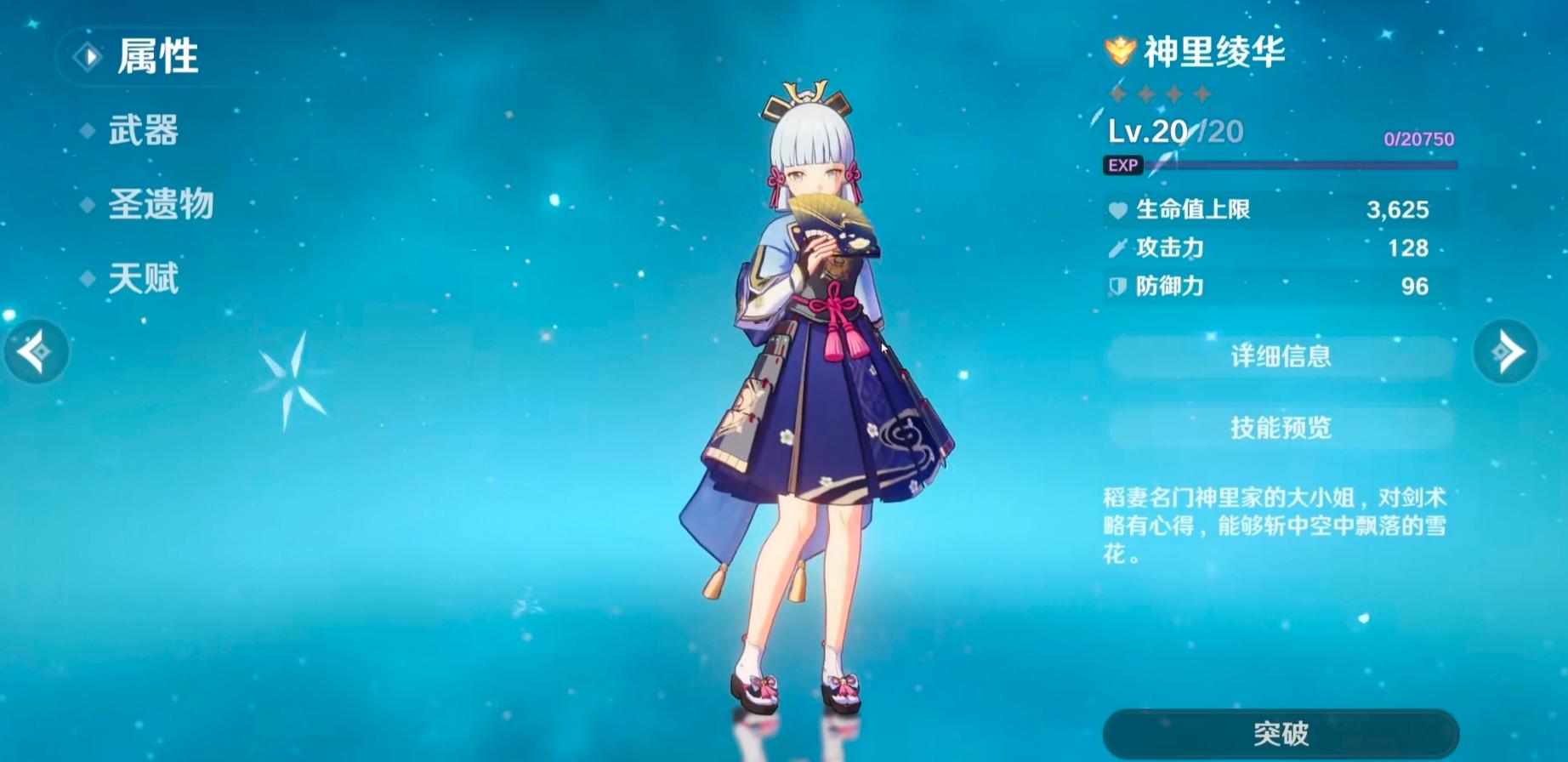Click the 突破 ascend button
The image size is (1568, 762).
click(1281, 733)
